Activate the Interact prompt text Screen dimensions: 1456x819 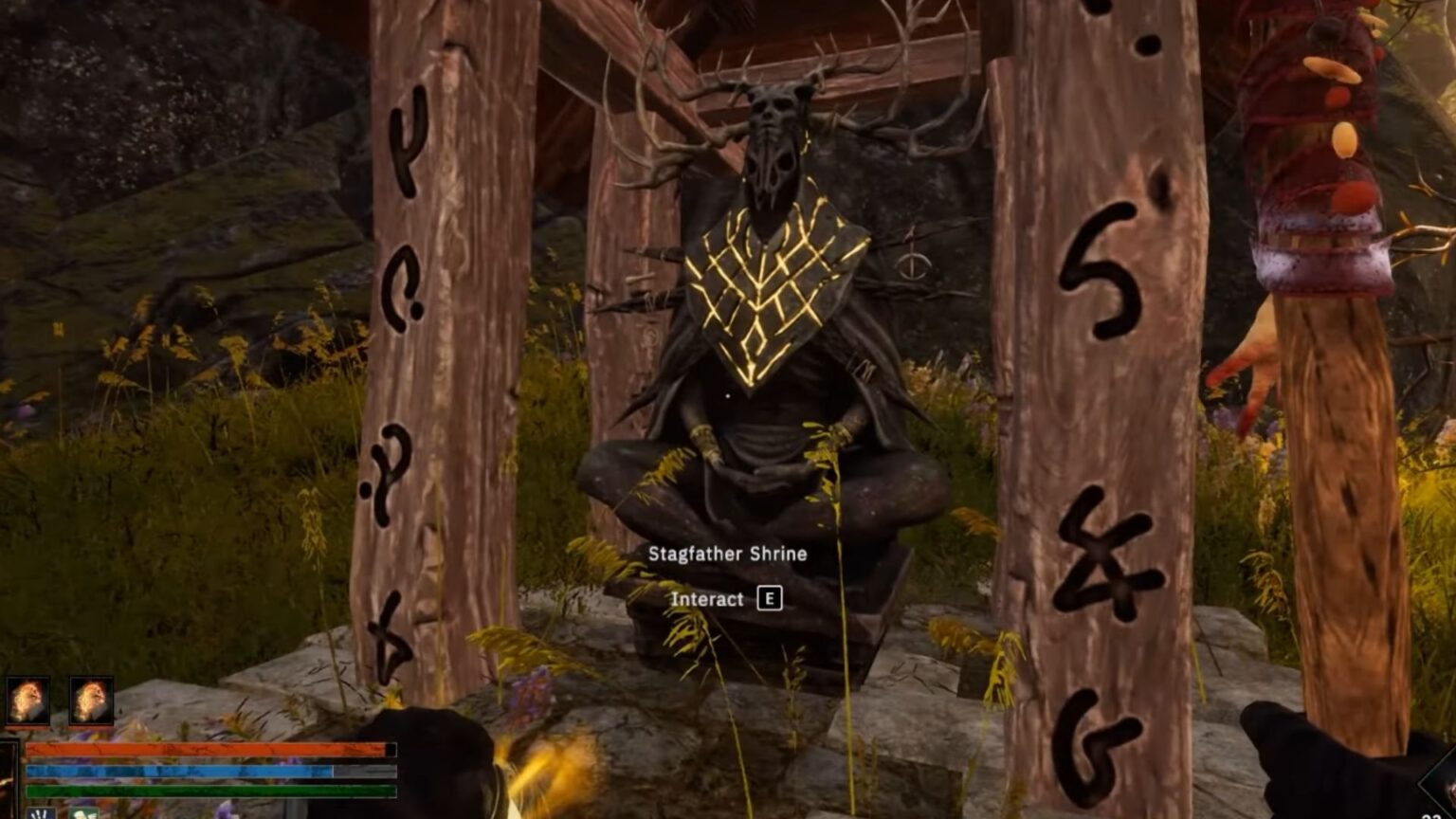pyautogui.click(x=706, y=599)
